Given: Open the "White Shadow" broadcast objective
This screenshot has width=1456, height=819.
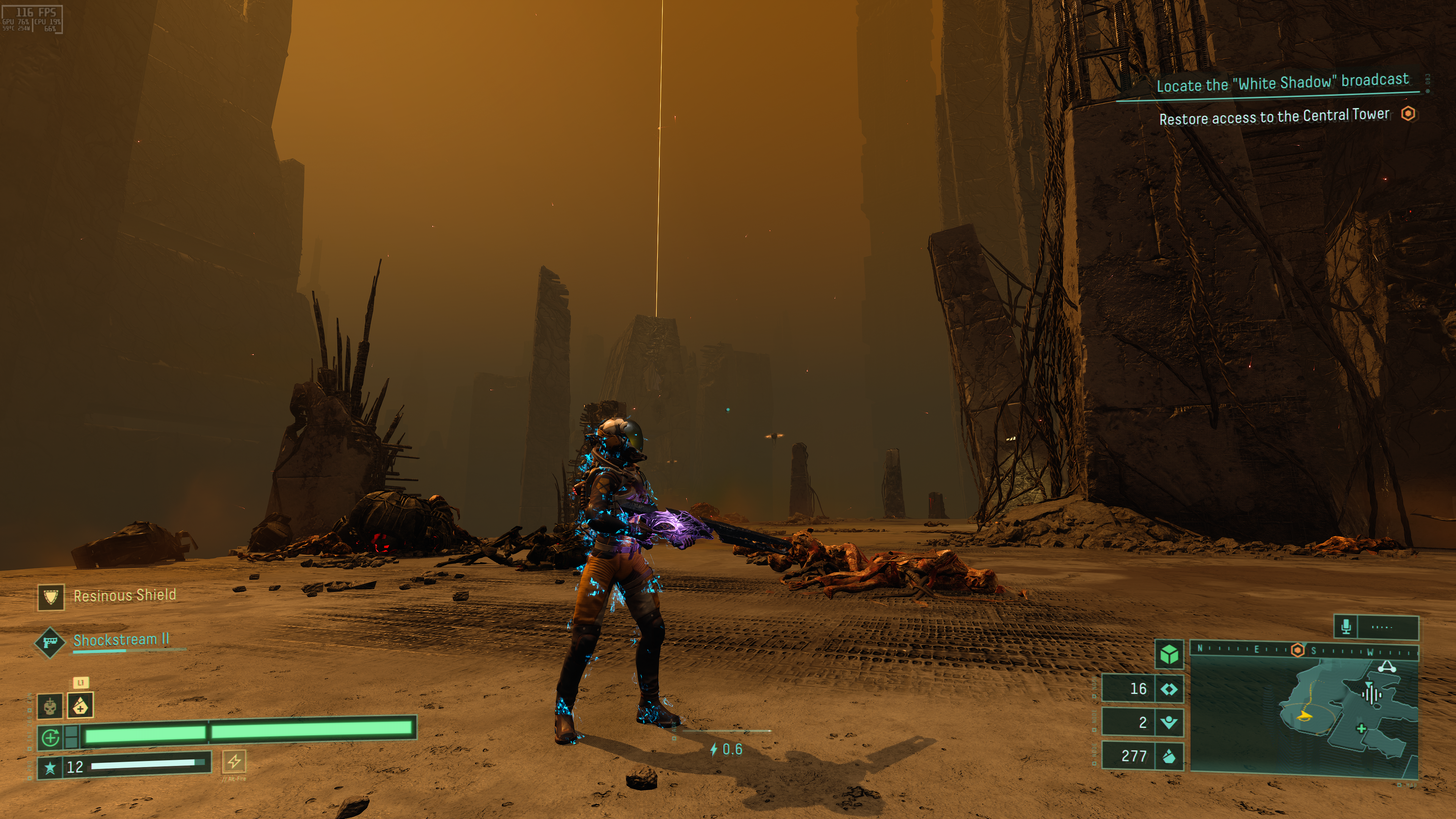Looking at the screenshot, I should pyautogui.click(x=1282, y=83).
